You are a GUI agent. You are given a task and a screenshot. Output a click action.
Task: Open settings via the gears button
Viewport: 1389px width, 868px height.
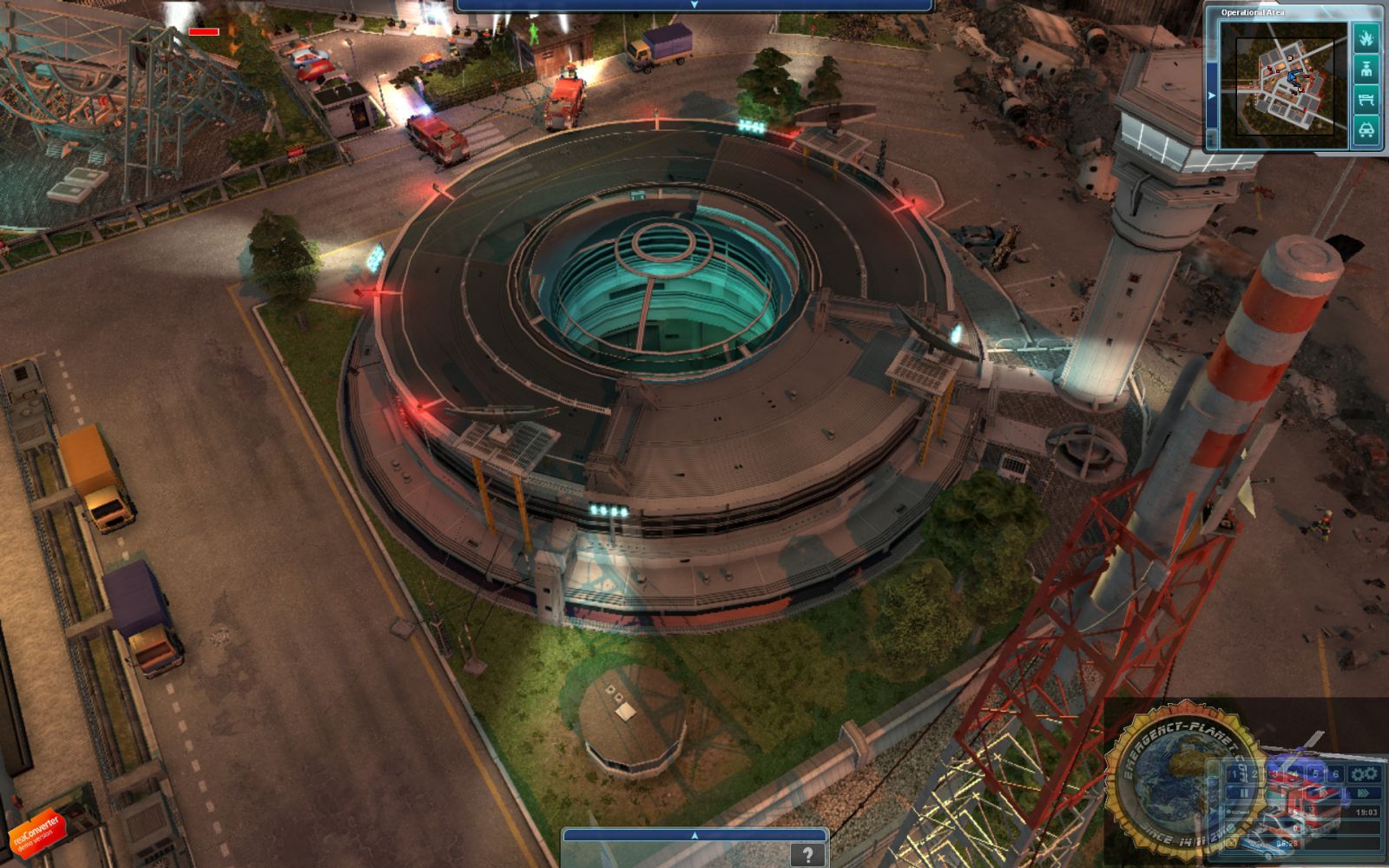pos(1364,773)
